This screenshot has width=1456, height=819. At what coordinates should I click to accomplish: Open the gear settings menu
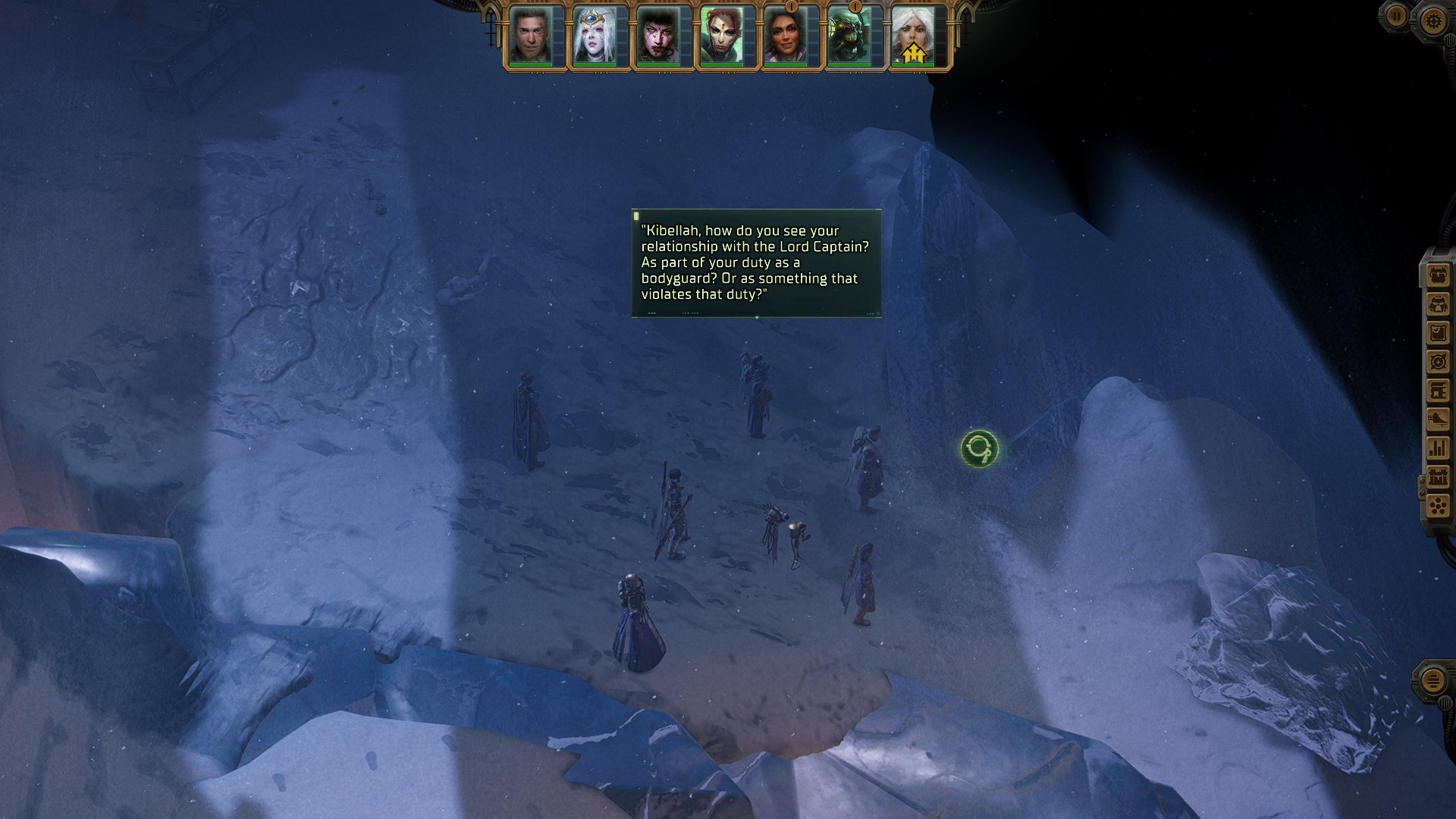coord(1432,20)
